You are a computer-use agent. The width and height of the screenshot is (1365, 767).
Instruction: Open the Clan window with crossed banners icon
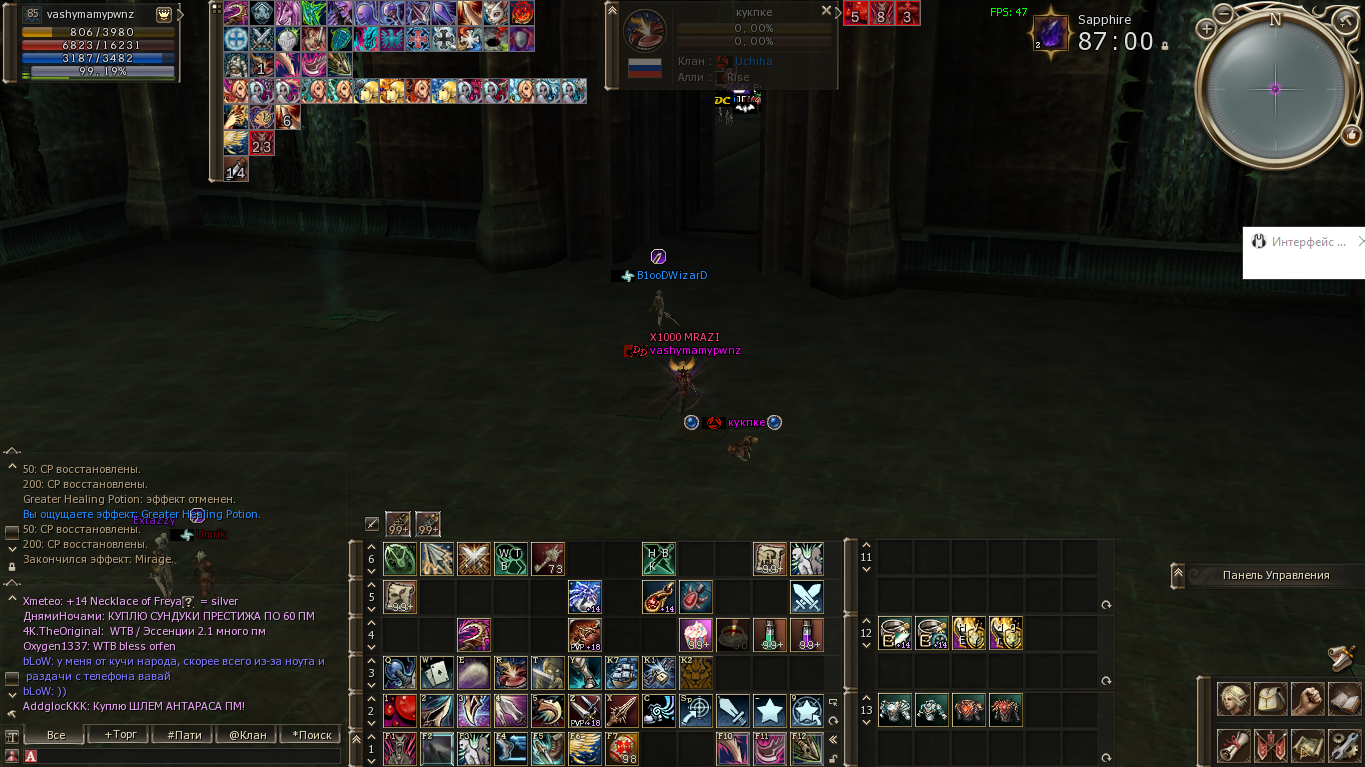pos(1271,745)
